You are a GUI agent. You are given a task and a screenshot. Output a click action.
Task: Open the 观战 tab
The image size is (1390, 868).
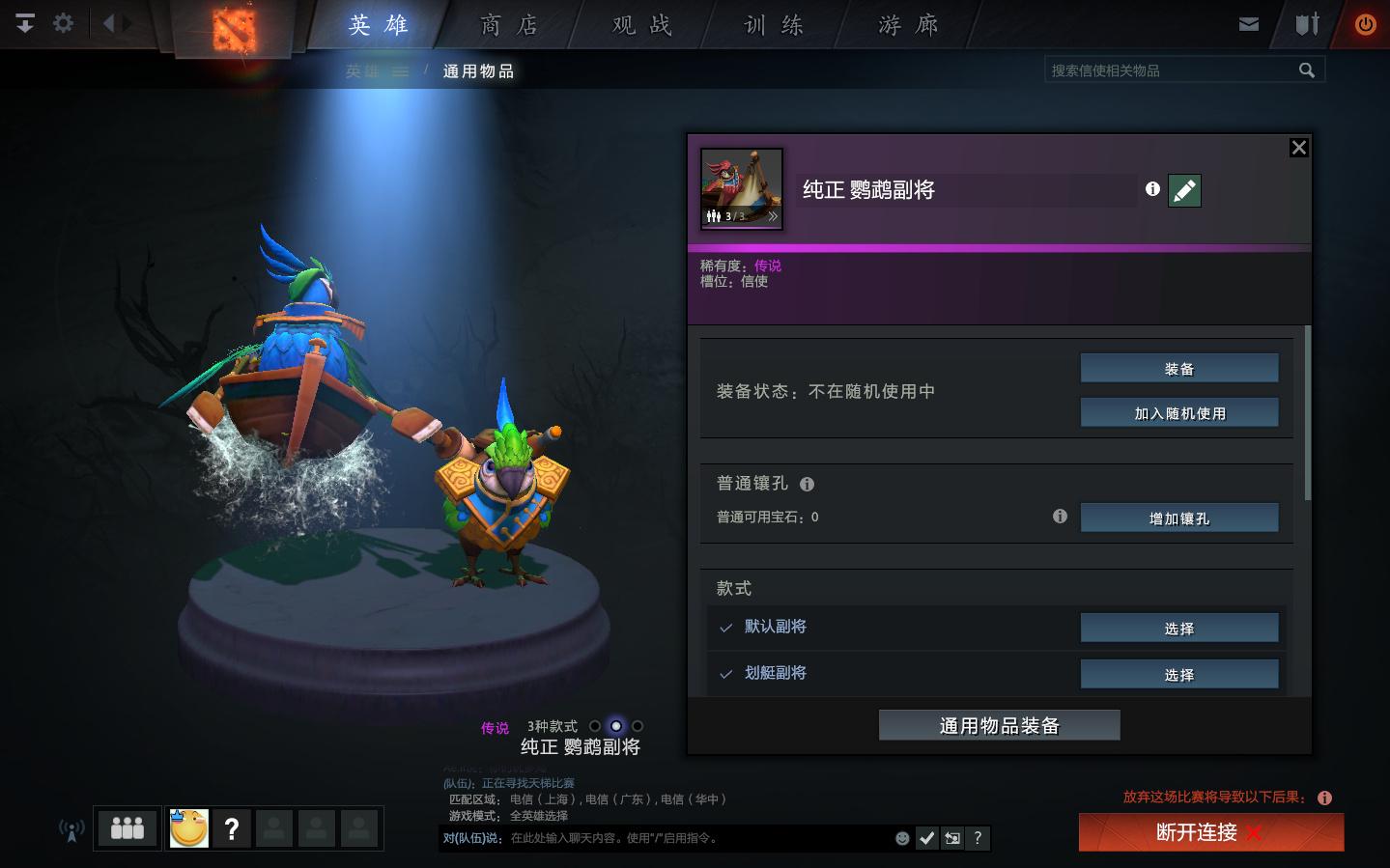coord(642,25)
